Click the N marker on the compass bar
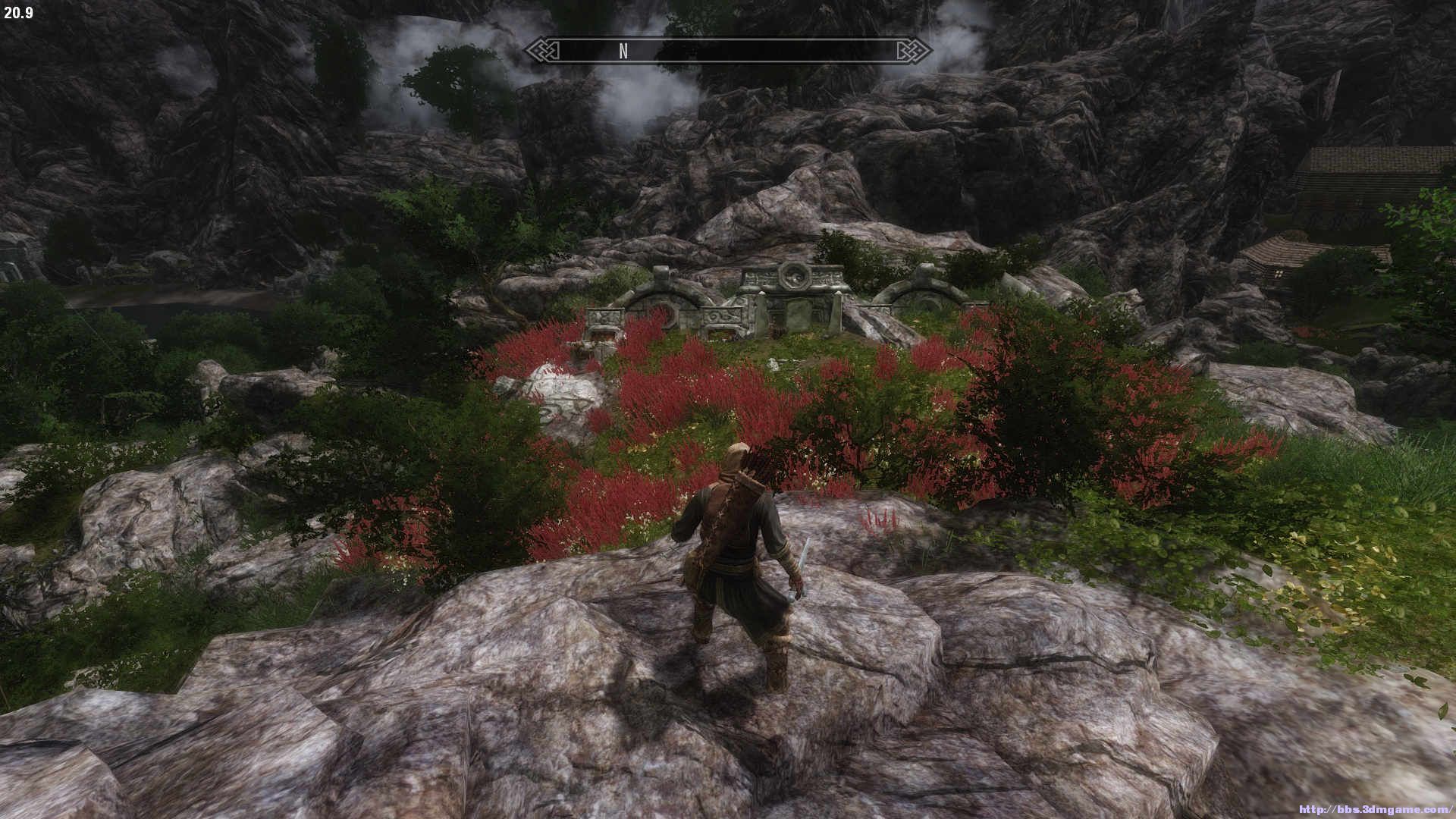 (x=623, y=51)
